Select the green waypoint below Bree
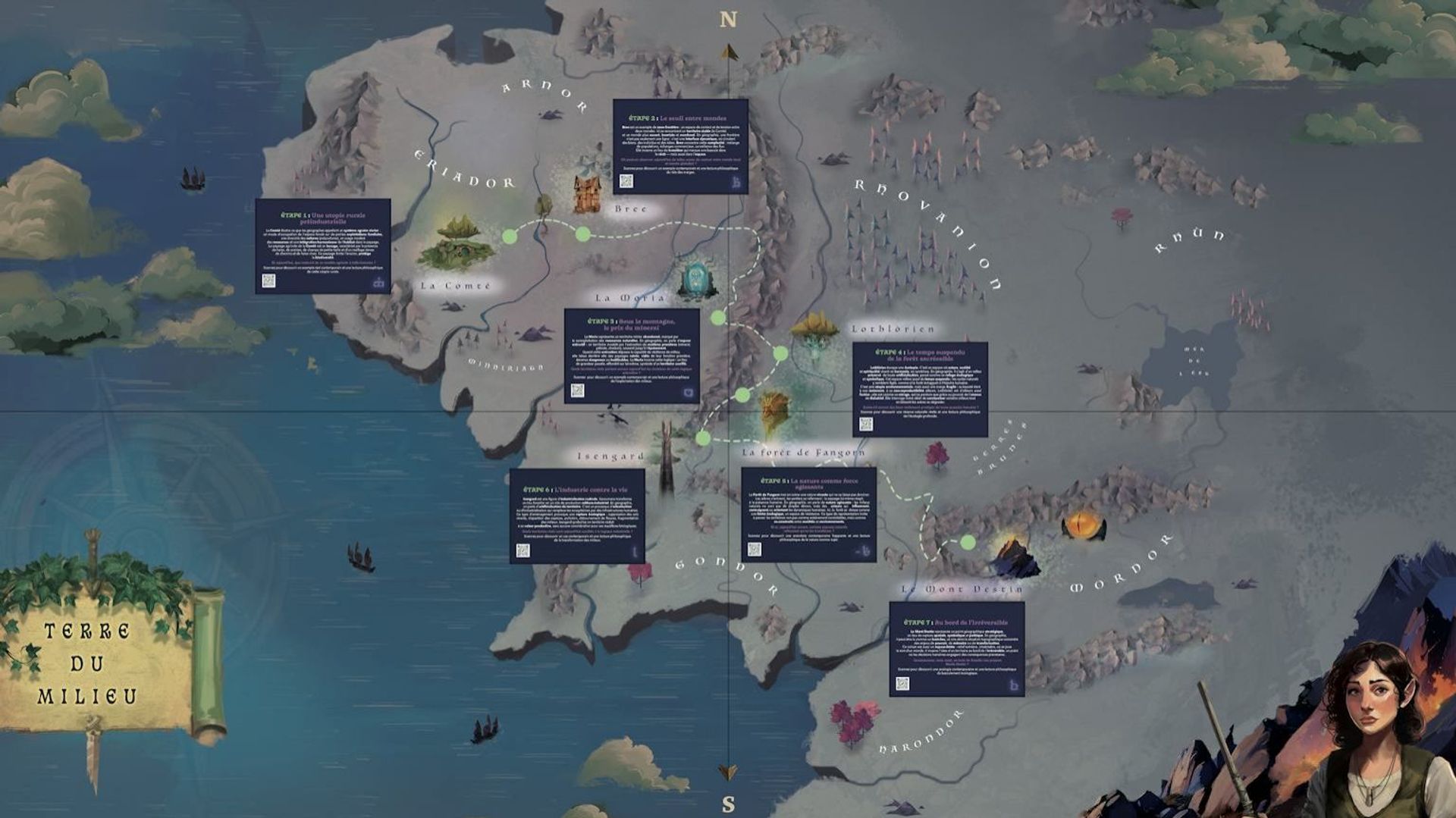The width and height of the screenshot is (1456, 818). [582, 234]
